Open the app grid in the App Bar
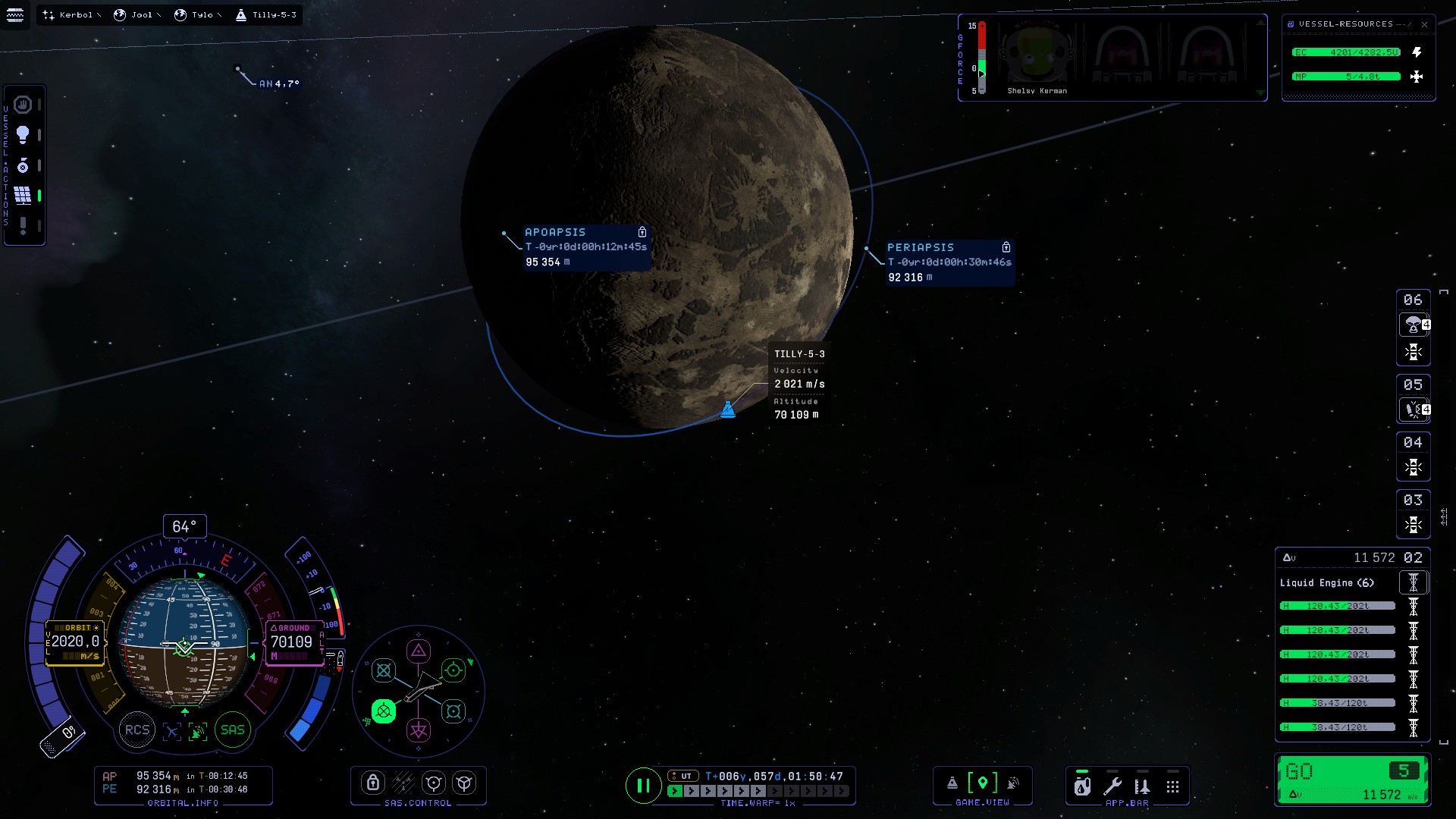This screenshot has width=1456, height=819. 1172,786
